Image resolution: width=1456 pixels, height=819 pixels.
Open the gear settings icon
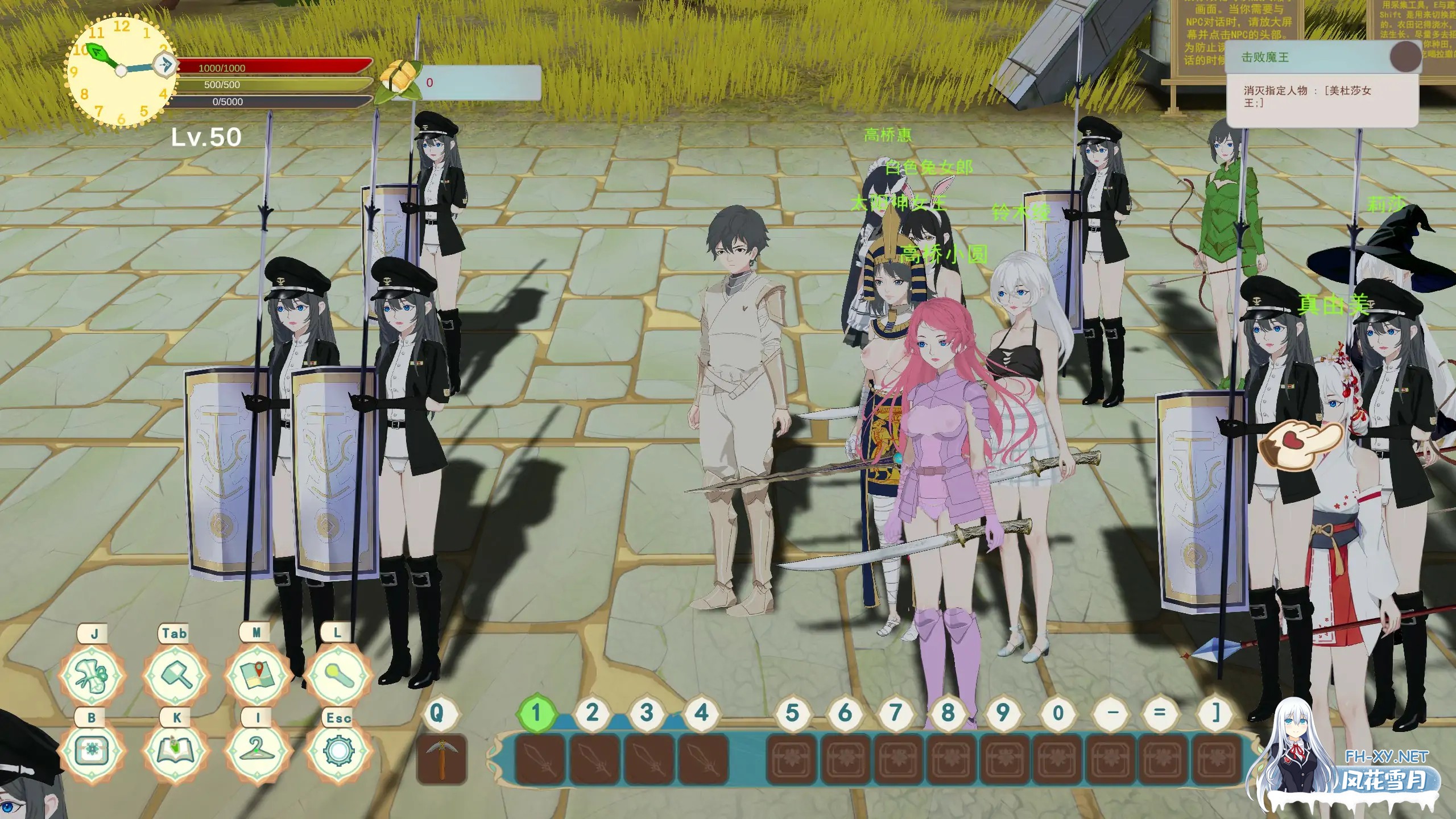[x=338, y=751]
